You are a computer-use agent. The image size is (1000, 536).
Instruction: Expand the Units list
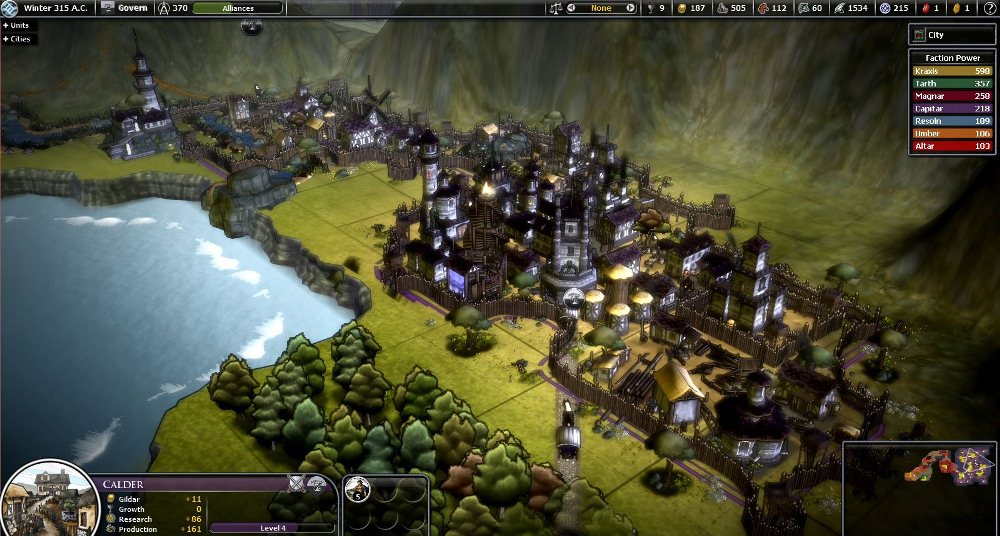click(17, 24)
